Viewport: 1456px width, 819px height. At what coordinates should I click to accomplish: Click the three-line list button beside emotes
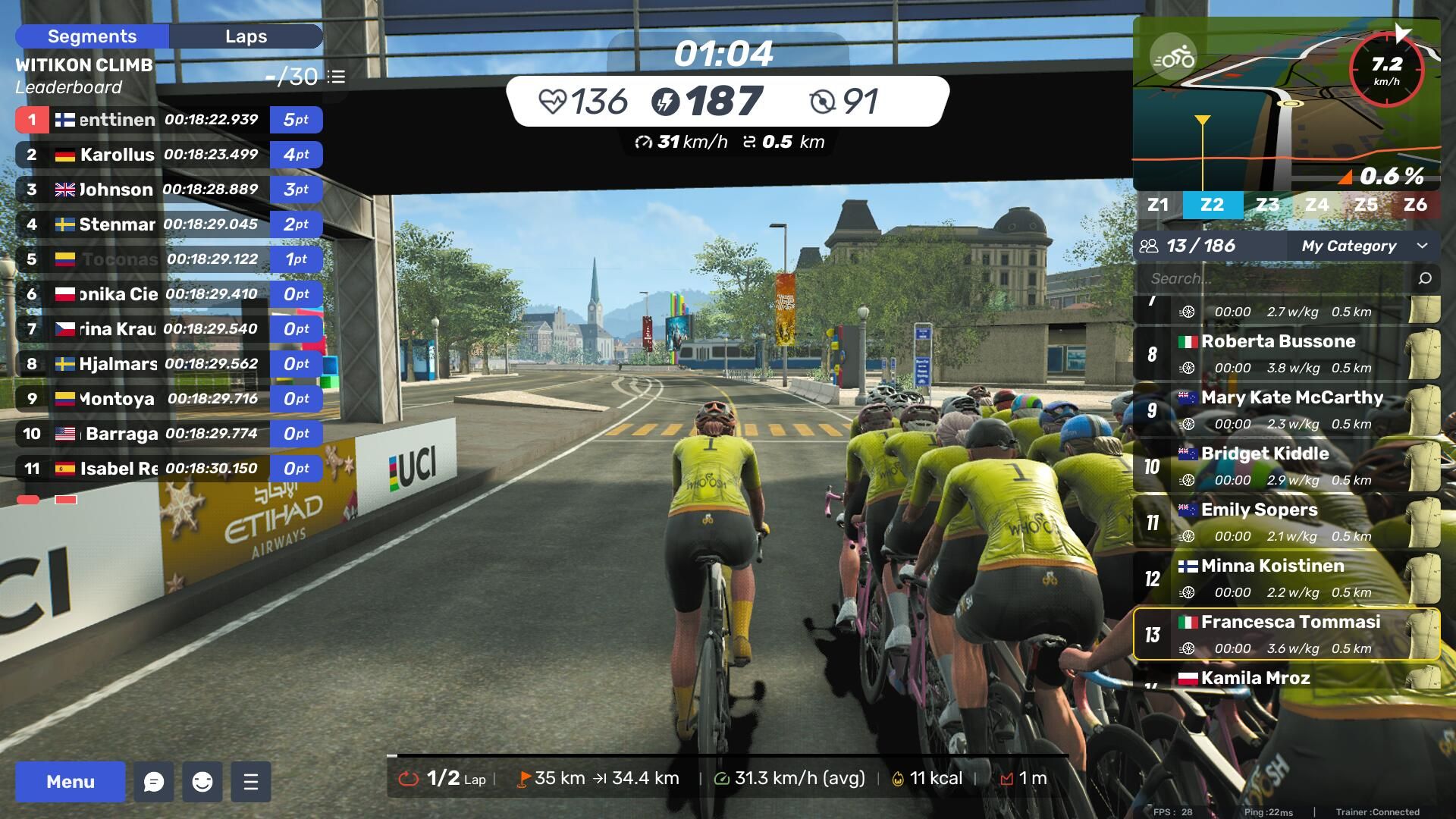pos(251,782)
